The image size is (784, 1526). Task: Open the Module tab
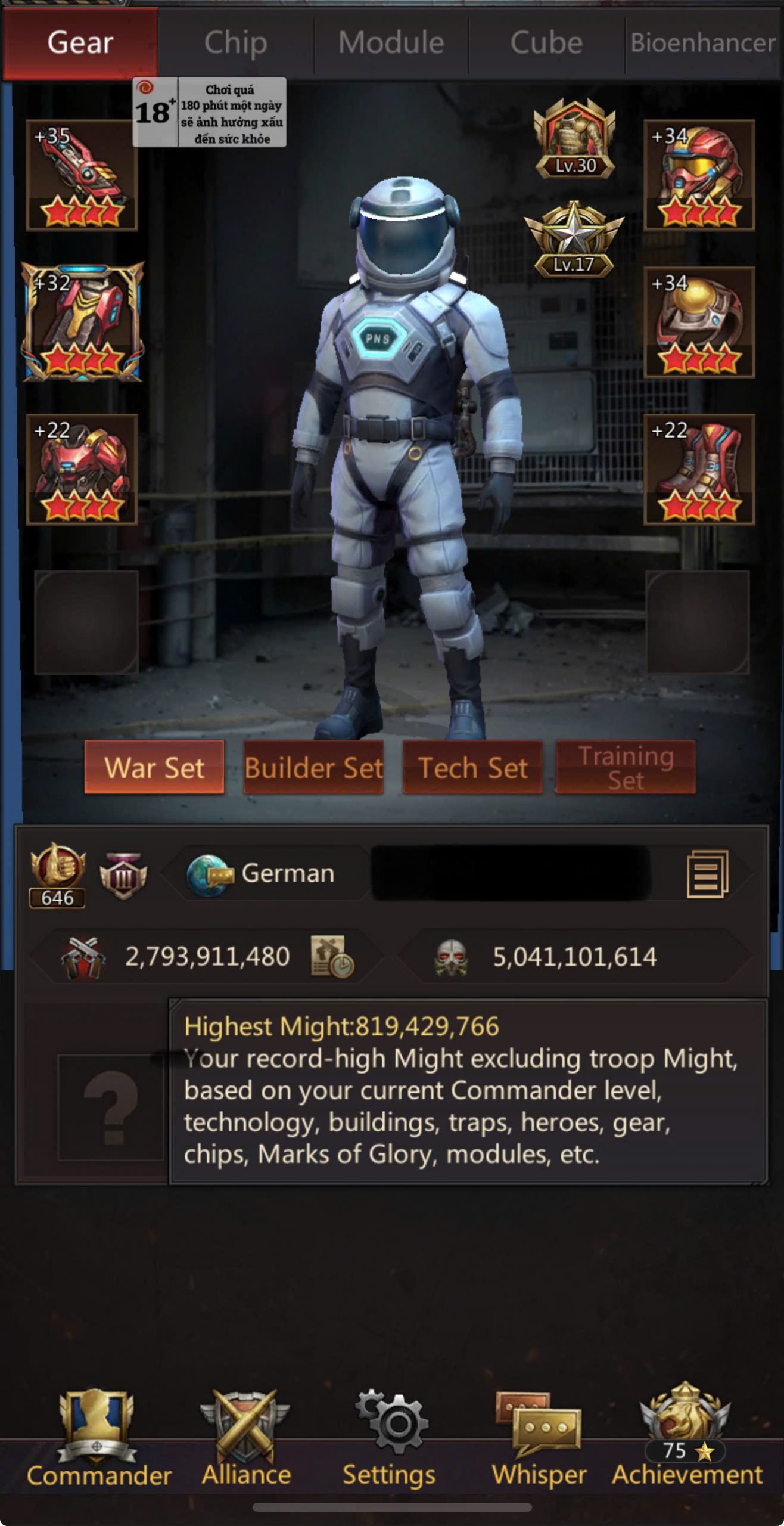pos(391,43)
